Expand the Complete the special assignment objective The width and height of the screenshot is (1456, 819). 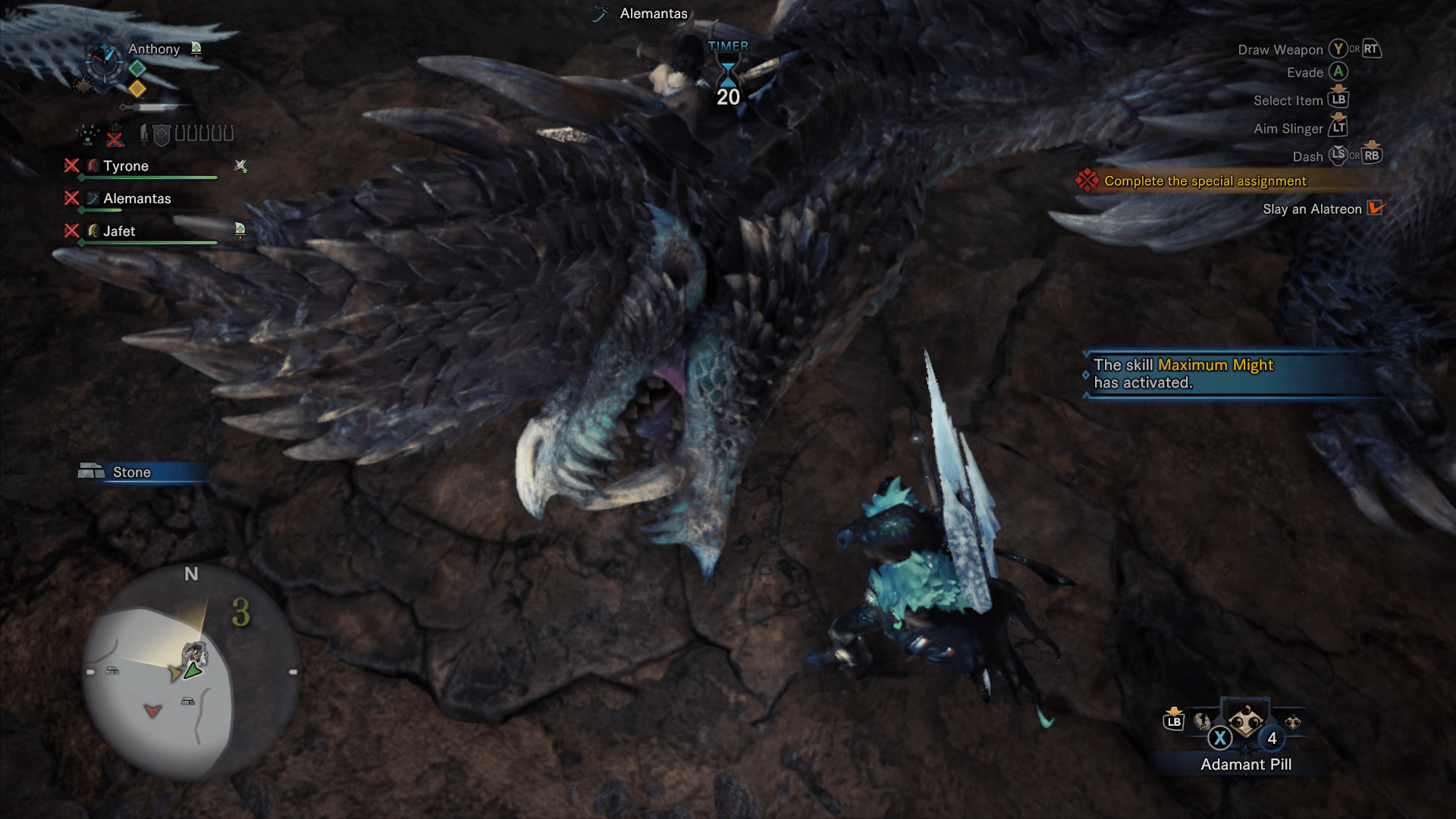coord(1203,180)
